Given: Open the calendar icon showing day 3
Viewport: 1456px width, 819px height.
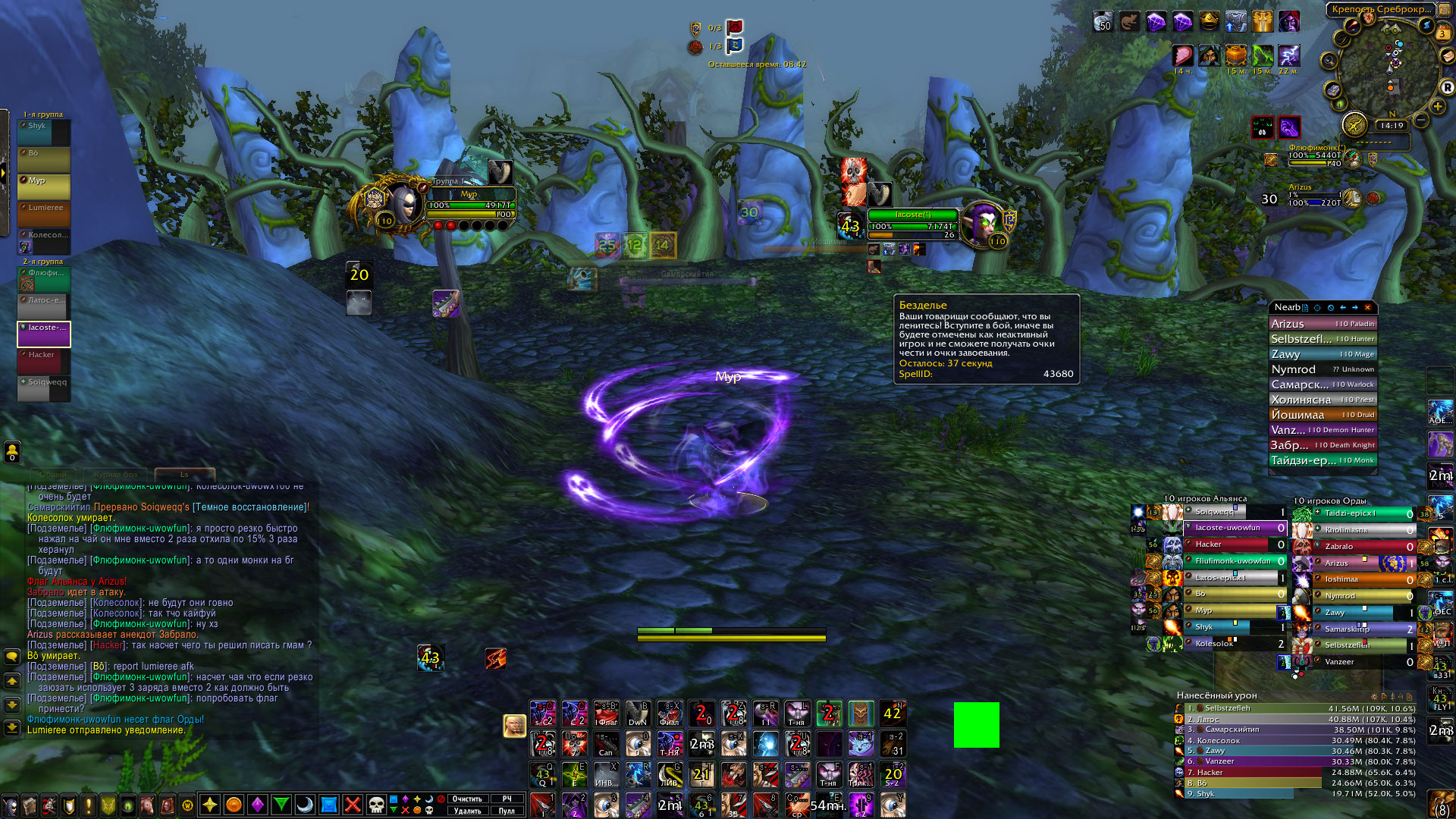Looking at the screenshot, I should [x=1442, y=33].
